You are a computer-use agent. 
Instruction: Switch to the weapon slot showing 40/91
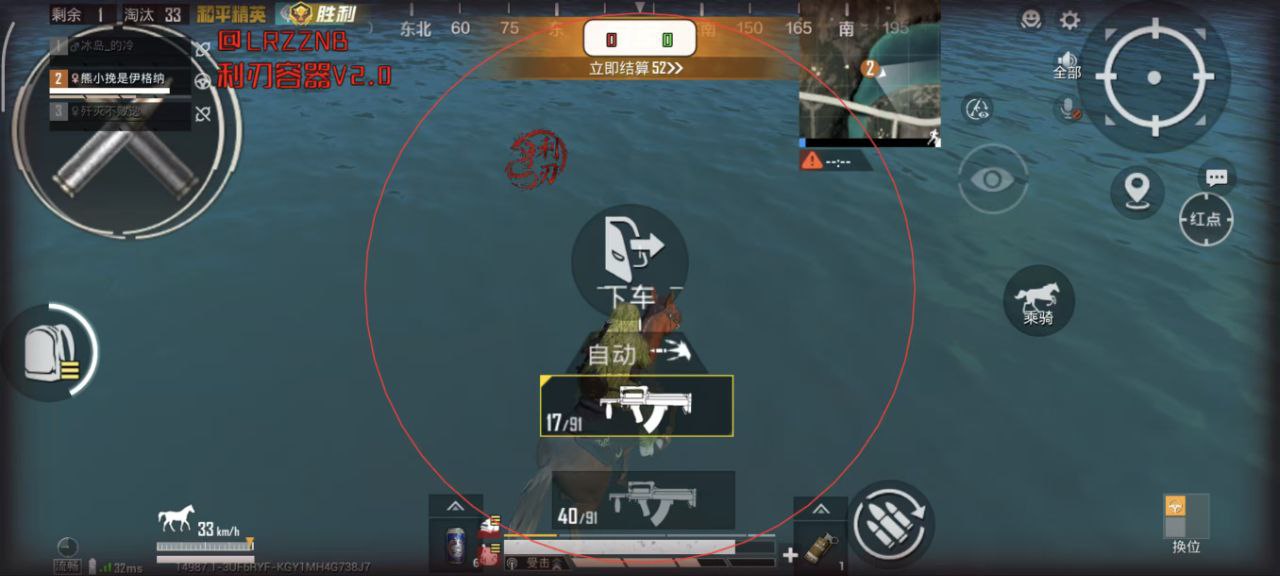pyautogui.click(x=643, y=500)
